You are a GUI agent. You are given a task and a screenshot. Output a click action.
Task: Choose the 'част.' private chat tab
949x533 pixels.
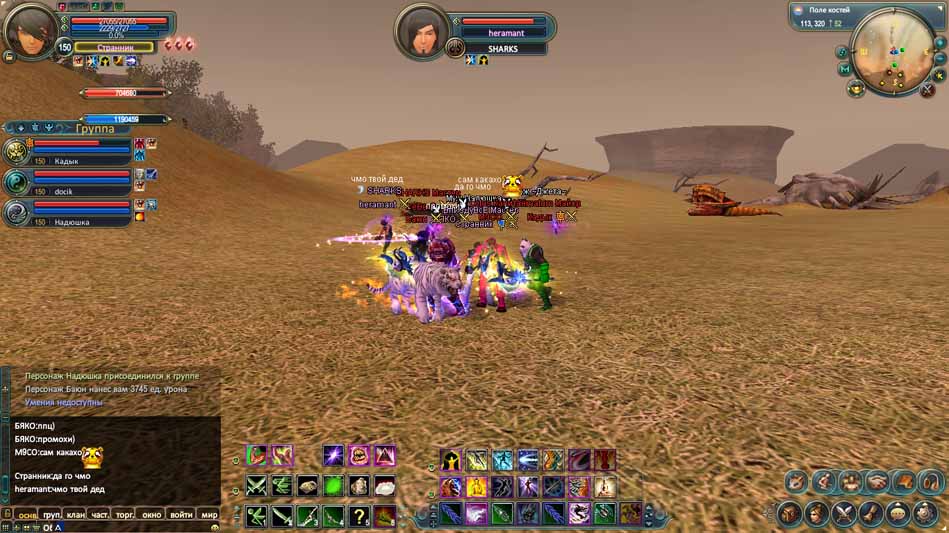[100, 515]
